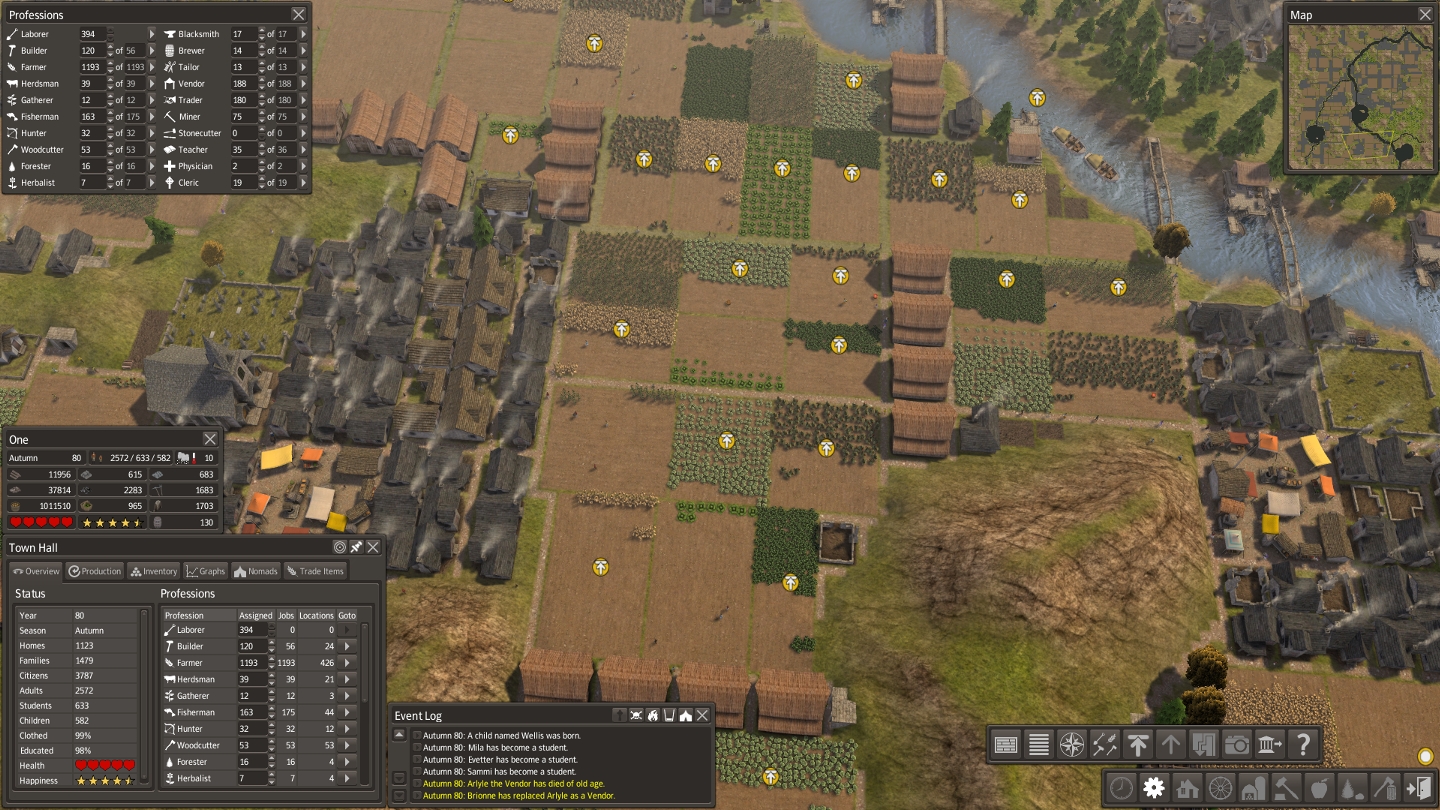Screen dimensions: 1440x810
Task: Close the Professions window
Action: [x=299, y=14]
